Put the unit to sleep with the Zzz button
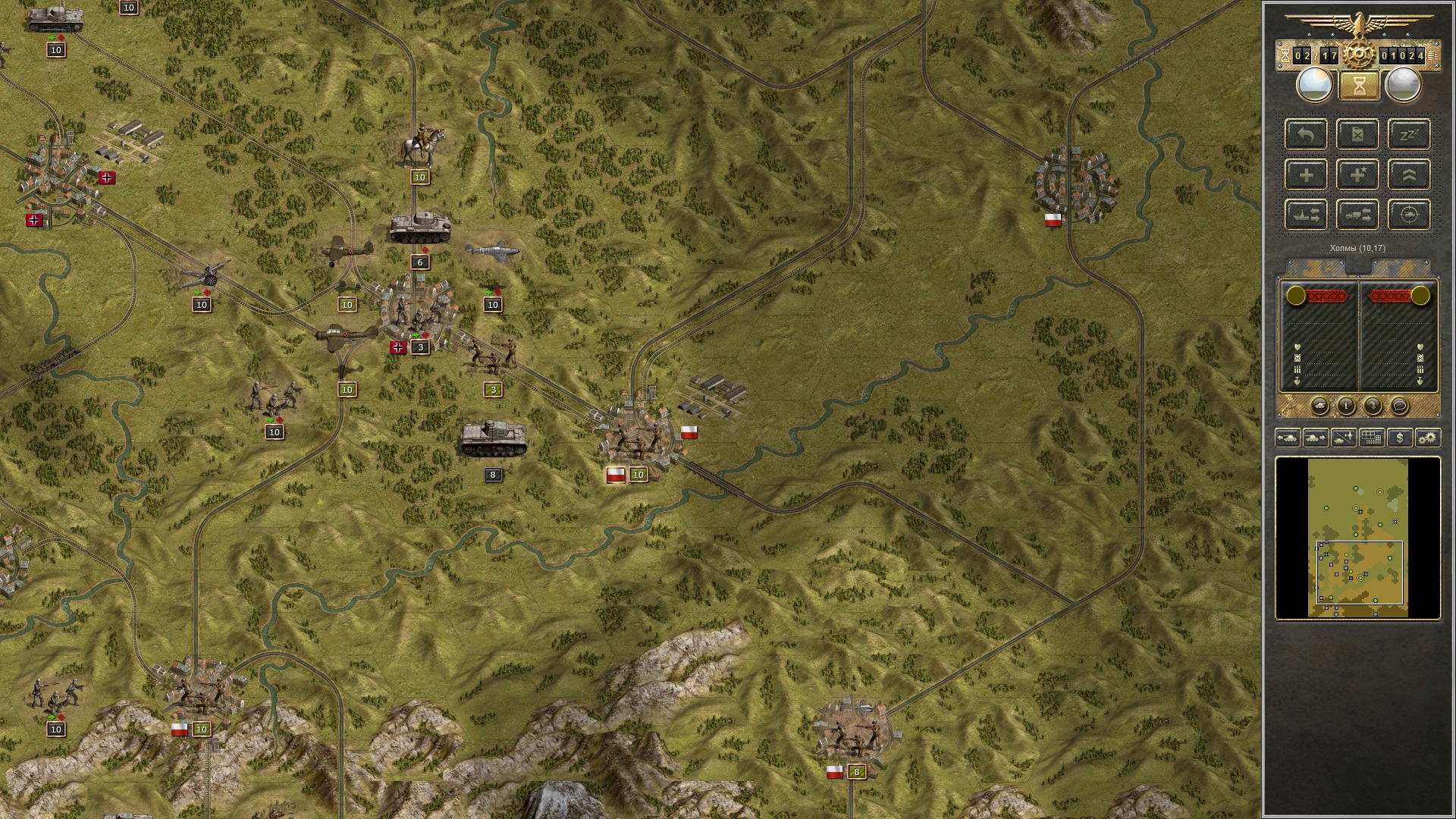This screenshot has width=1456, height=819. tap(1409, 135)
